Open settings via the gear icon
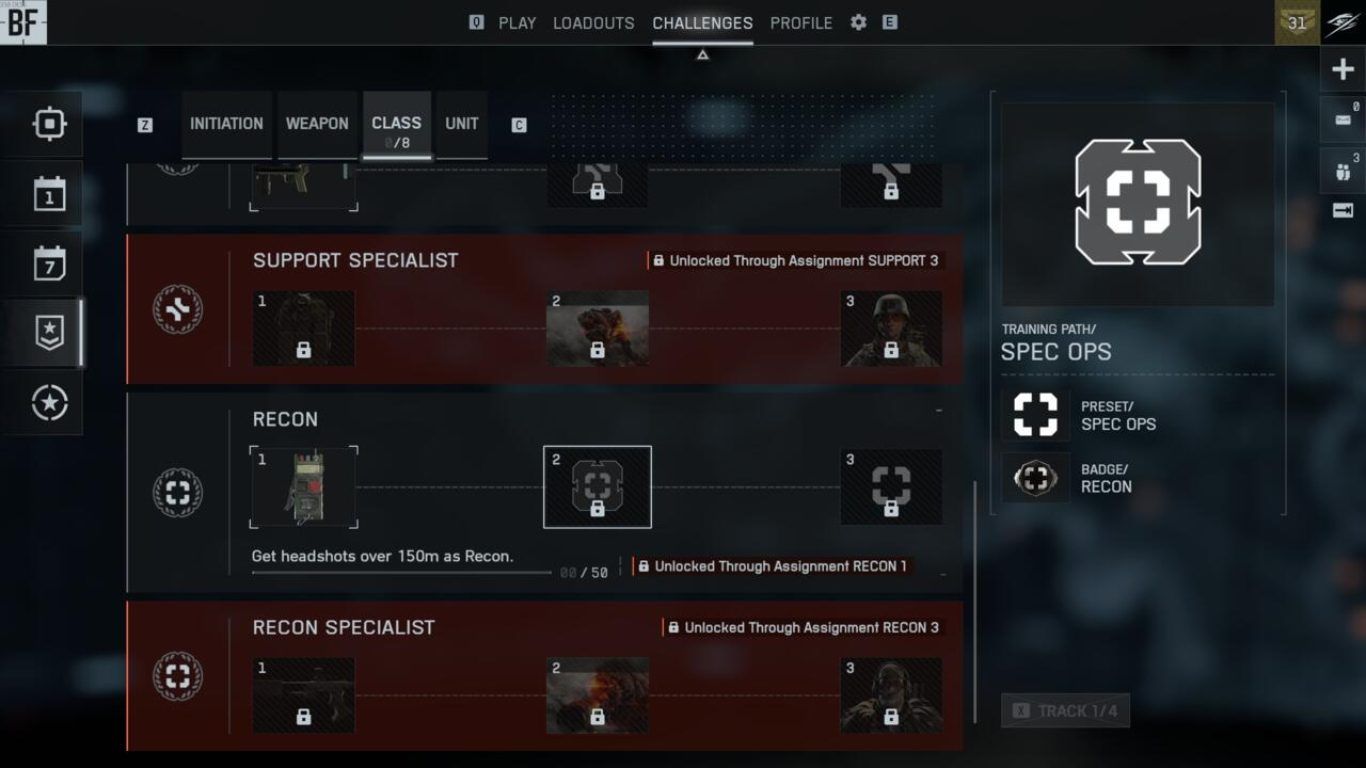This screenshot has width=1366, height=768. pyautogui.click(x=858, y=22)
